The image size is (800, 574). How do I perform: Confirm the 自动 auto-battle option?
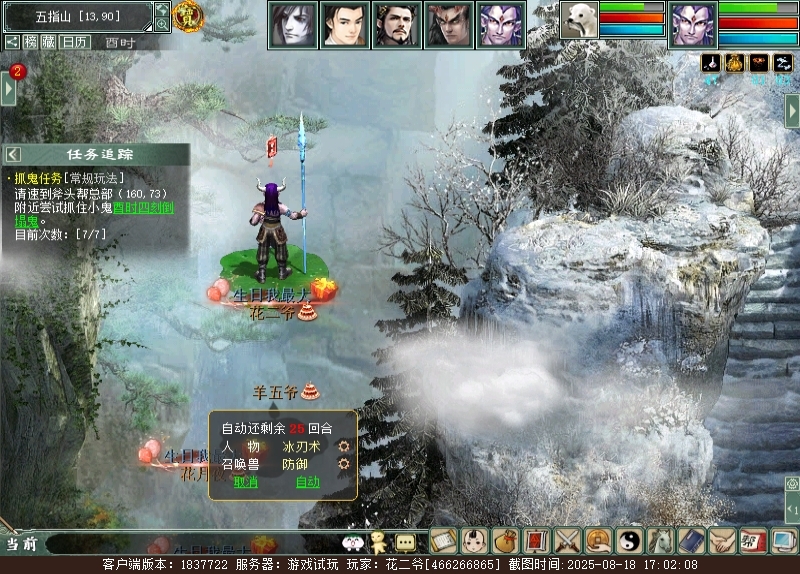[307, 482]
